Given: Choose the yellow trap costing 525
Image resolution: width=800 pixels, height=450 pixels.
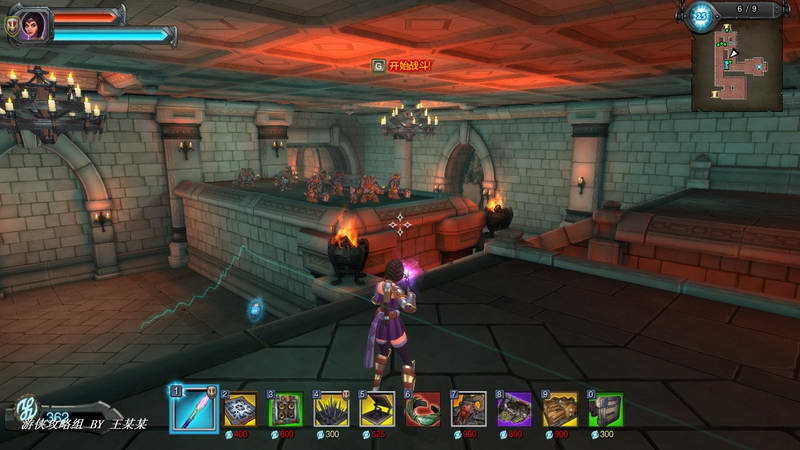Looking at the screenshot, I should tap(377, 409).
